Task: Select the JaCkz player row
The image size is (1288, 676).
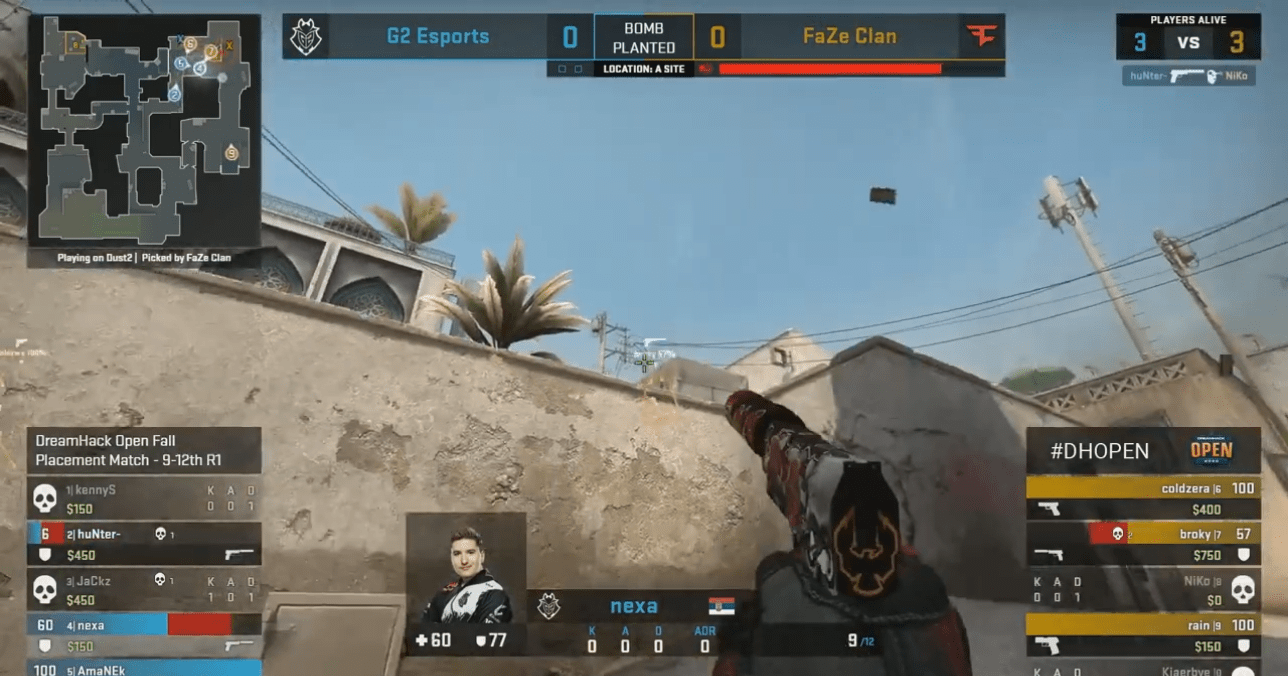Action: 146,589
